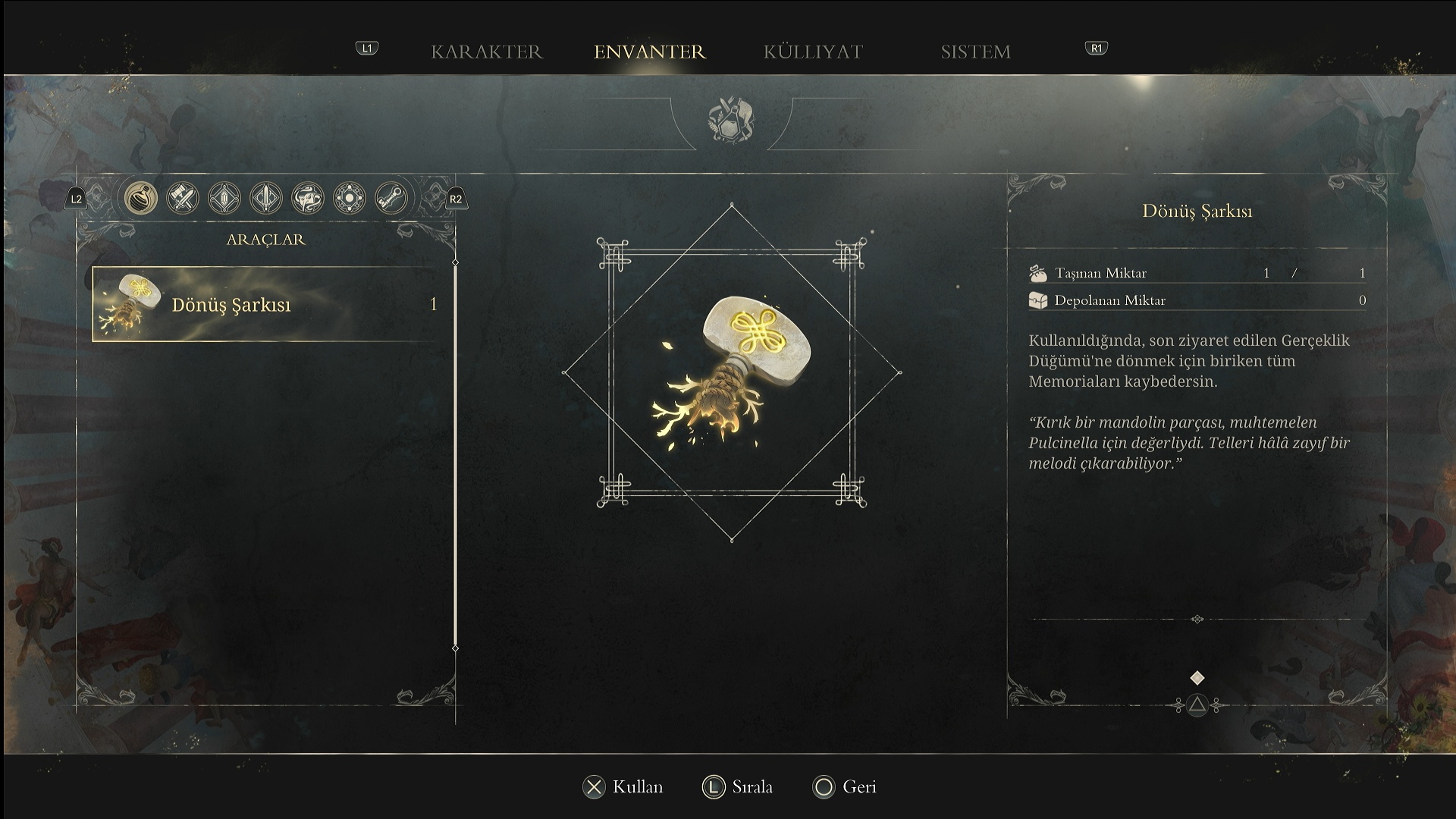Open the hammer and sword weapons category

(x=183, y=199)
